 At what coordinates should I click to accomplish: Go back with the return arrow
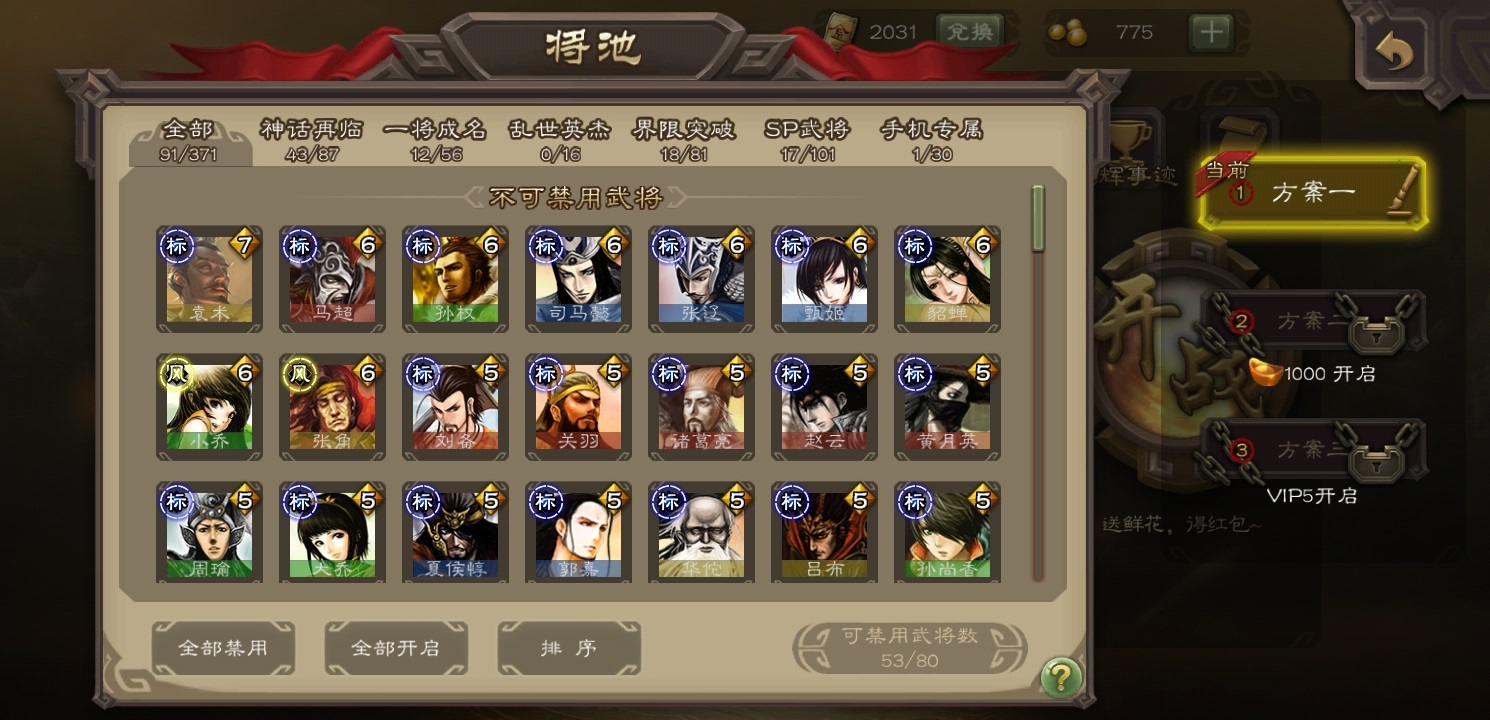1396,50
